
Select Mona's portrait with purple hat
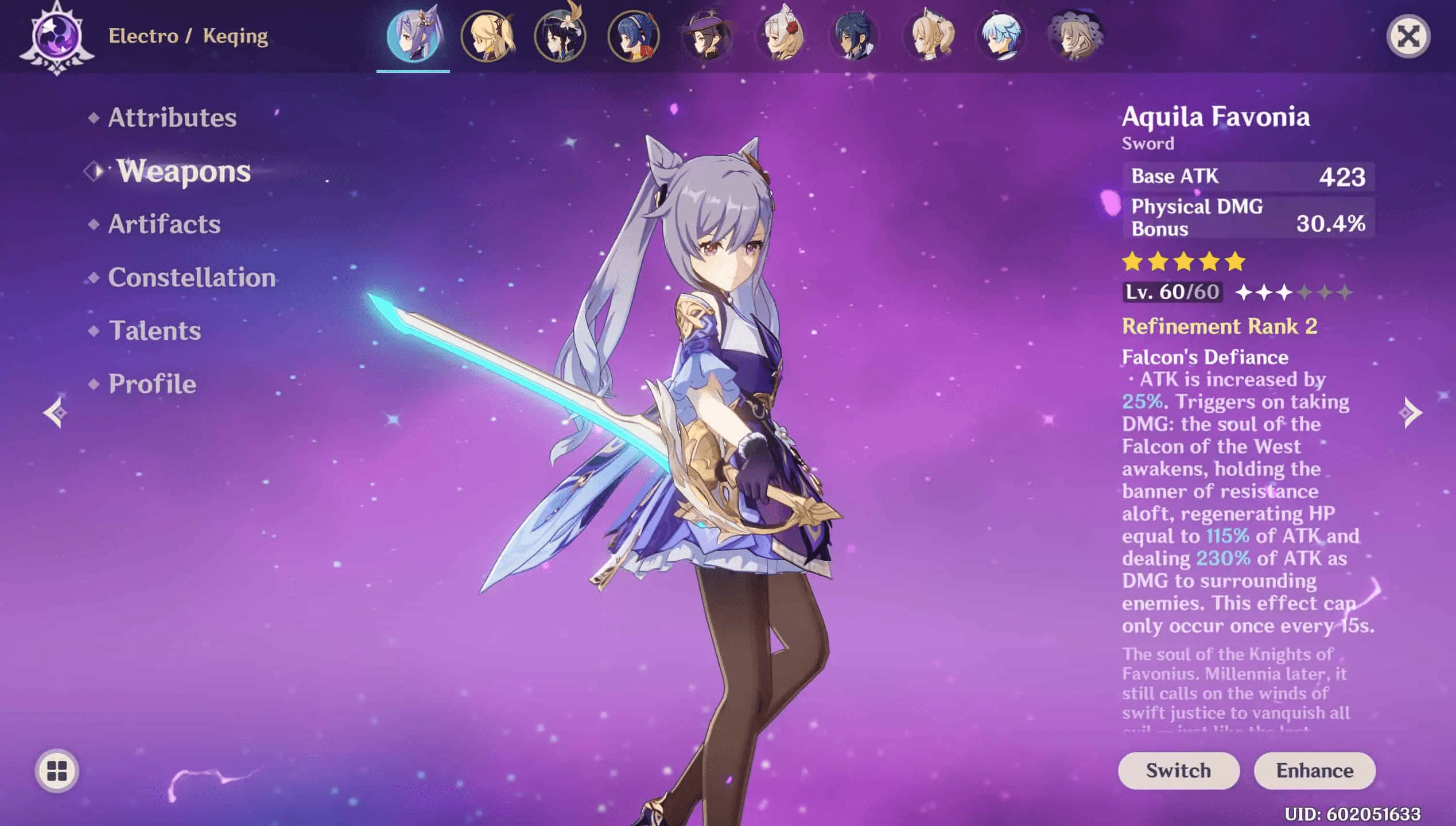click(707, 36)
